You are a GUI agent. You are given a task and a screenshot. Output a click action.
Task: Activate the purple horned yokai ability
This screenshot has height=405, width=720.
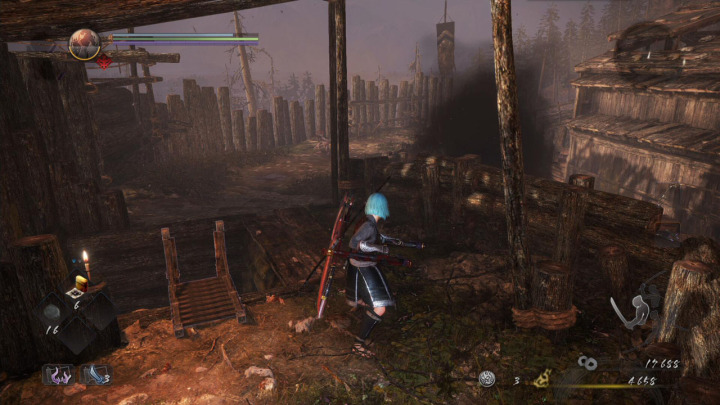56,375
